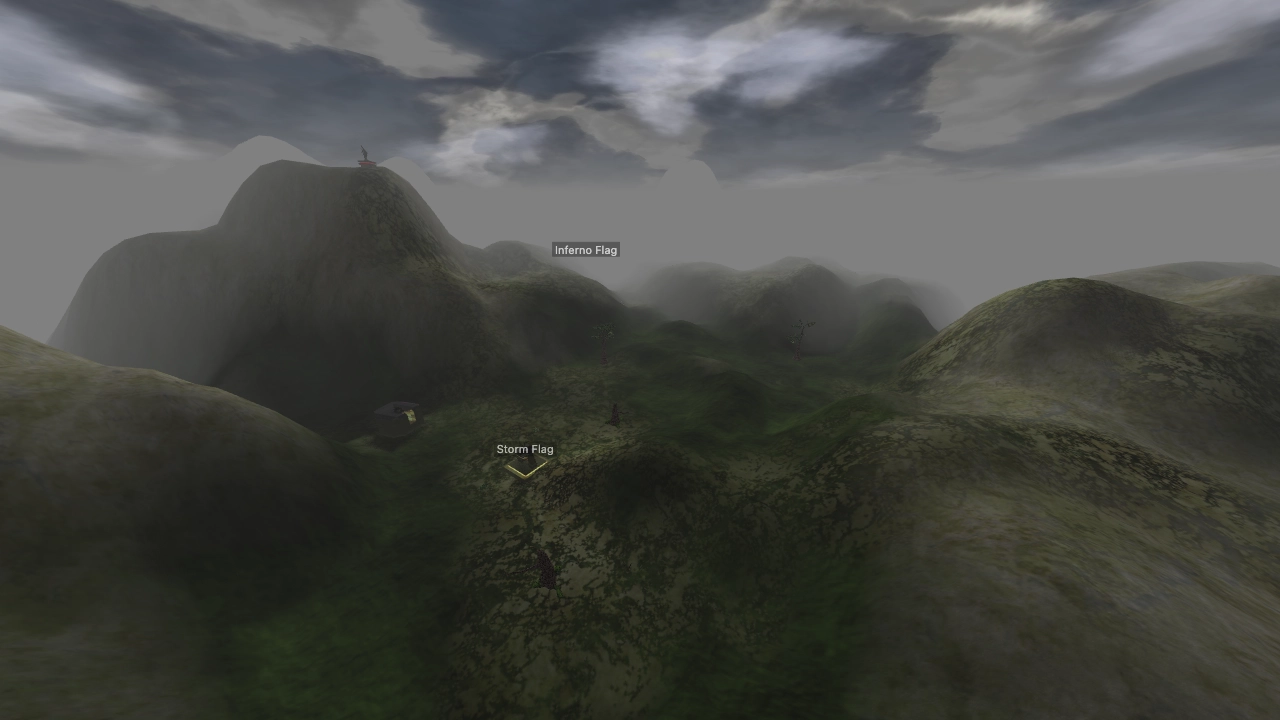Click the statue atop the tall hill
This screenshot has height=720, width=1280.
point(365,152)
